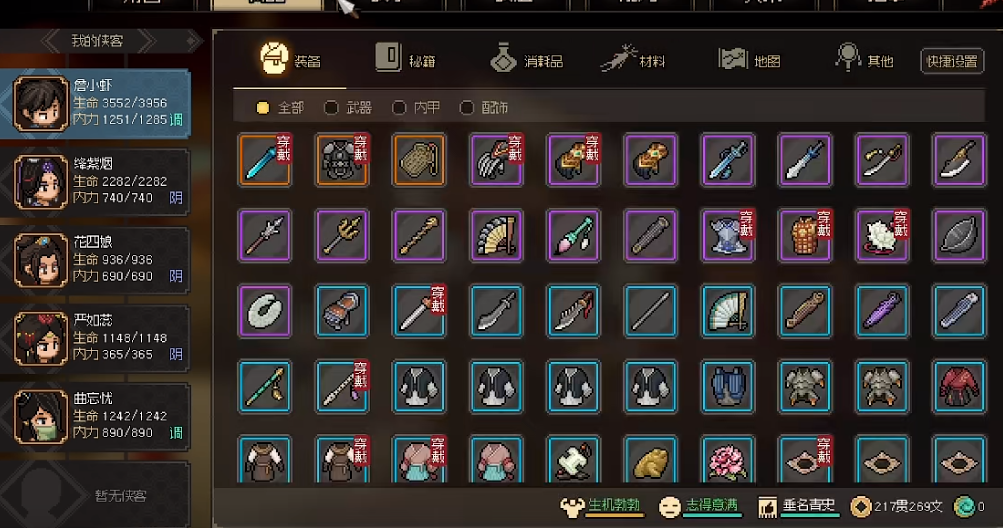1003x528 pixels.
Task: Select the white jade ring slot
Action: tap(265, 310)
